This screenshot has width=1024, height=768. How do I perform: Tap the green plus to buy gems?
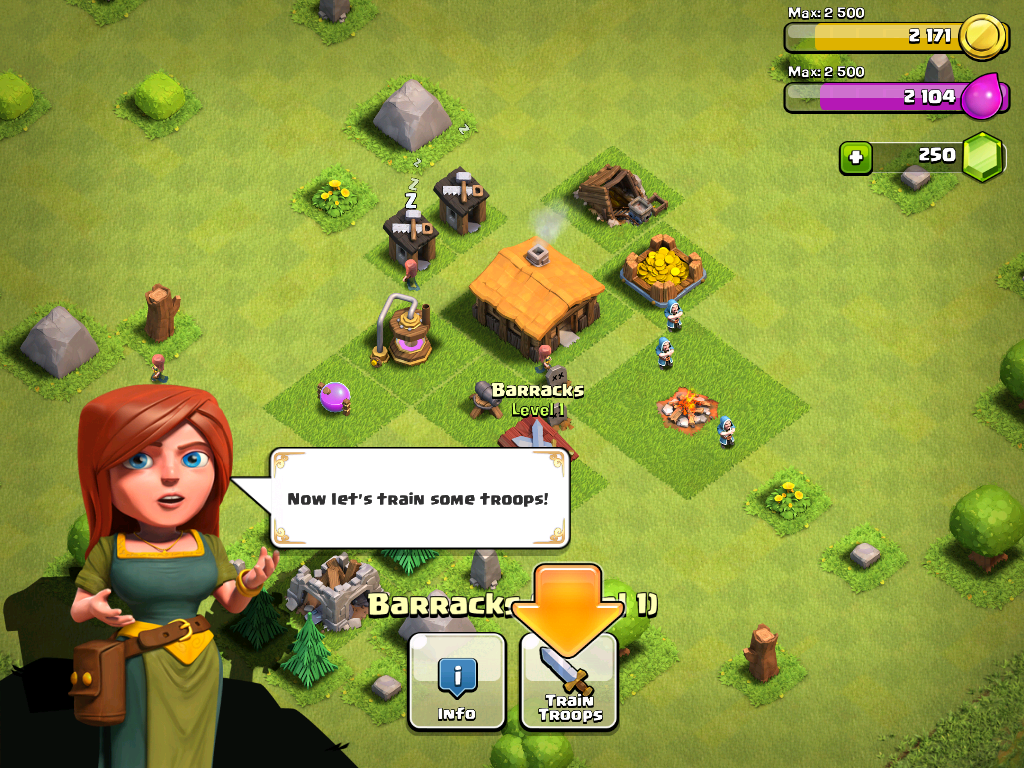pos(856,157)
